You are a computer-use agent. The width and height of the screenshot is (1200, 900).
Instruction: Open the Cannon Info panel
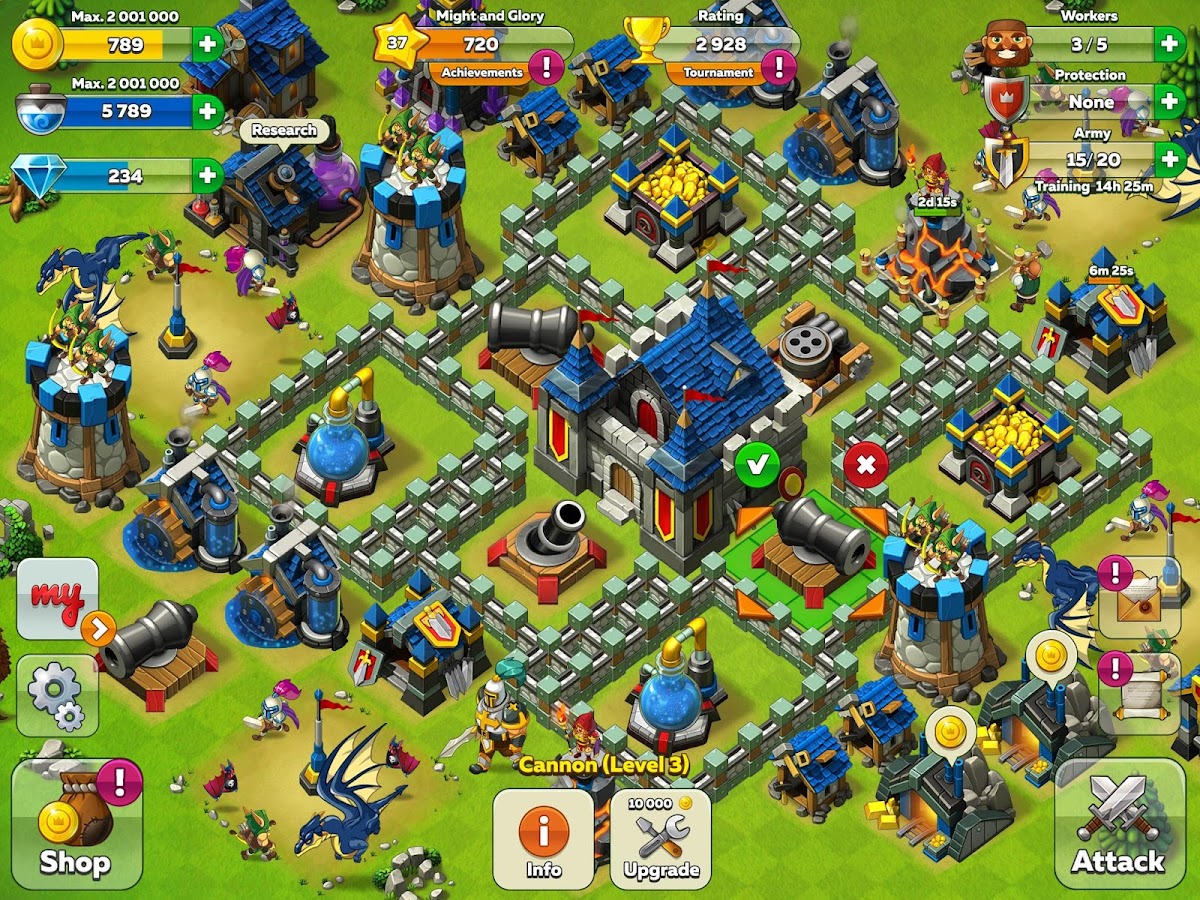pos(544,838)
